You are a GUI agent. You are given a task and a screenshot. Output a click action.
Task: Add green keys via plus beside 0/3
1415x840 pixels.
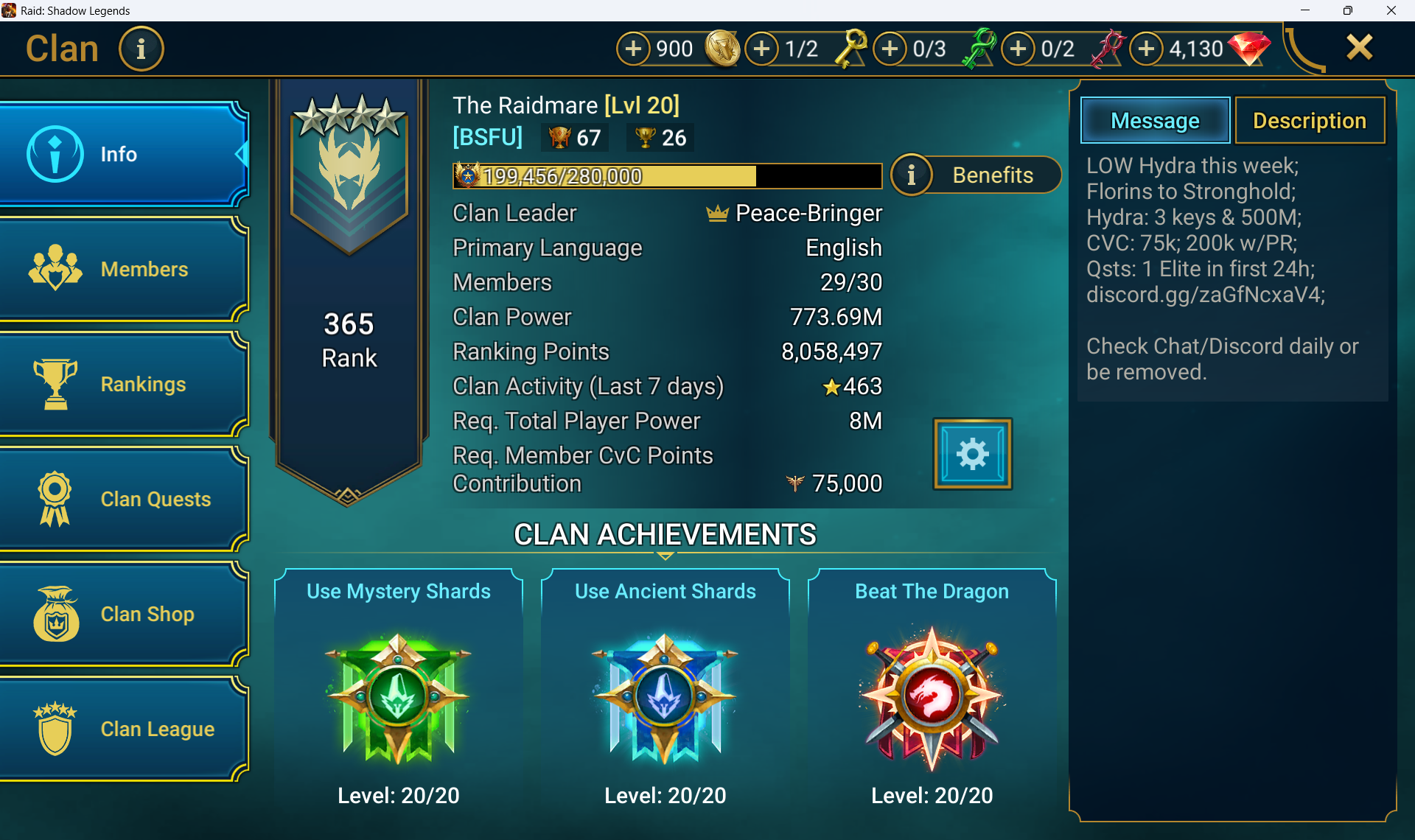click(x=890, y=49)
